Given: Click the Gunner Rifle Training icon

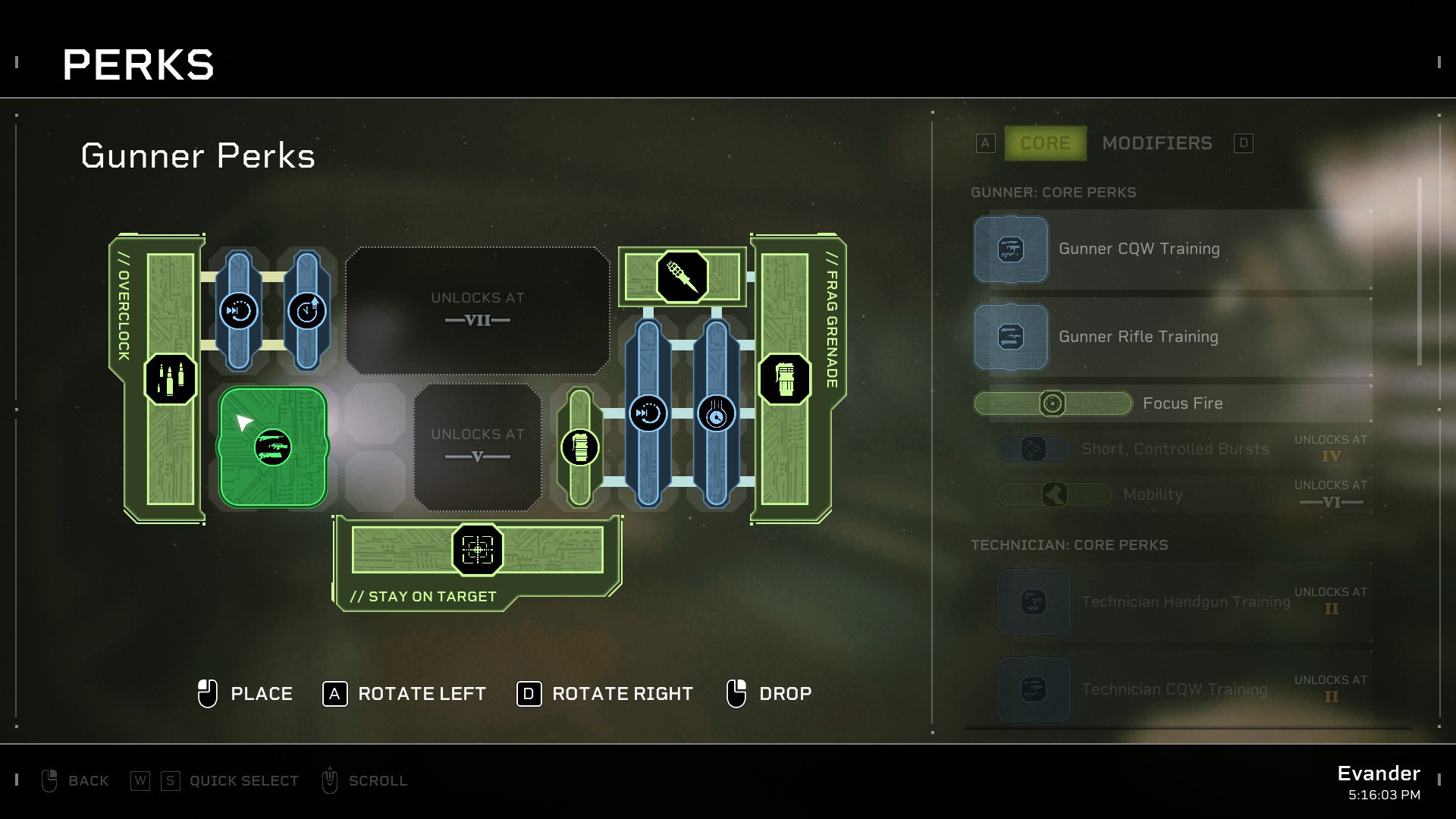Looking at the screenshot, I should tap(1011, 337).
